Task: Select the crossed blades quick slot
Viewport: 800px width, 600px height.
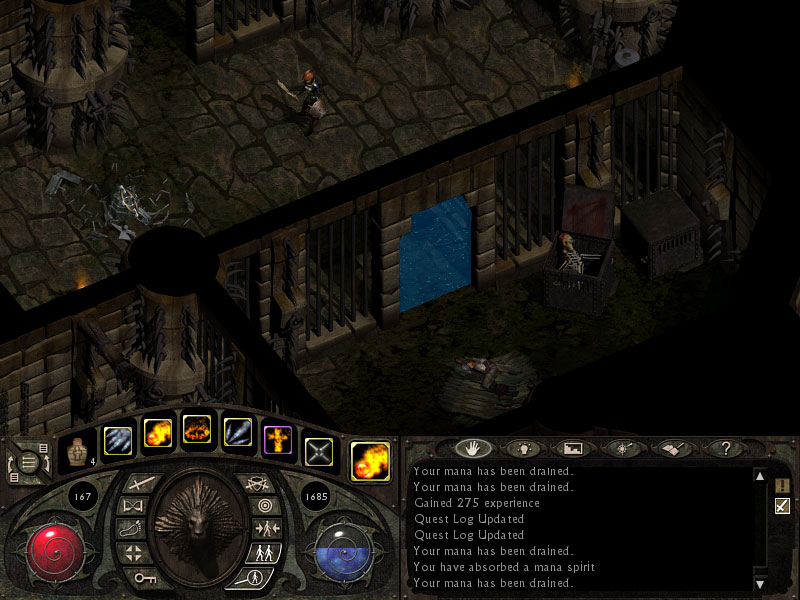Action: tap(318, 452)
